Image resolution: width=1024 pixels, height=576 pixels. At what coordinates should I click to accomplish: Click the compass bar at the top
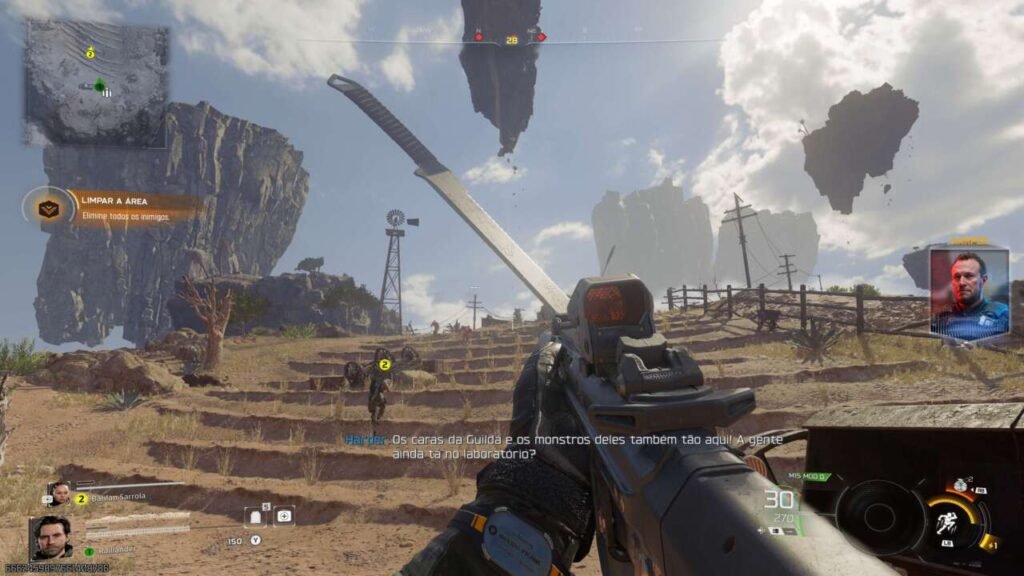coord(511,40)
